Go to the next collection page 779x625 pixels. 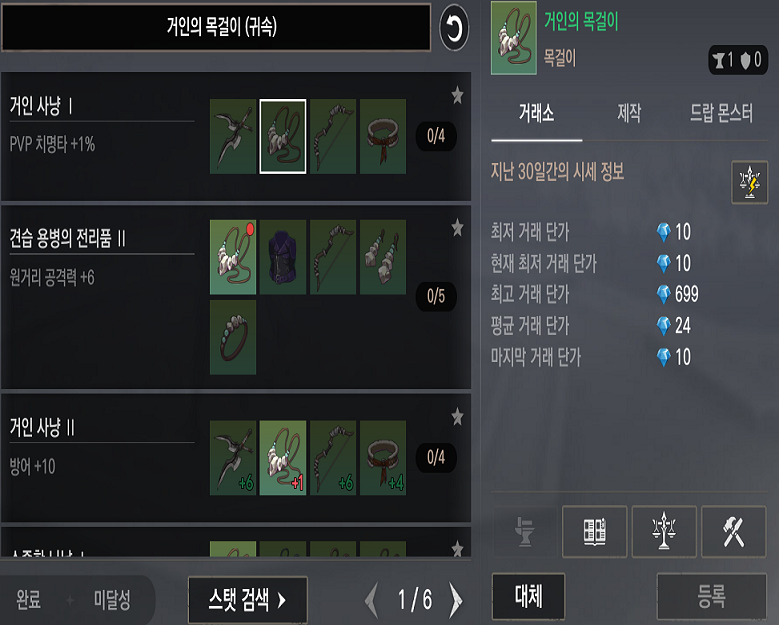(x=456, y=600)
